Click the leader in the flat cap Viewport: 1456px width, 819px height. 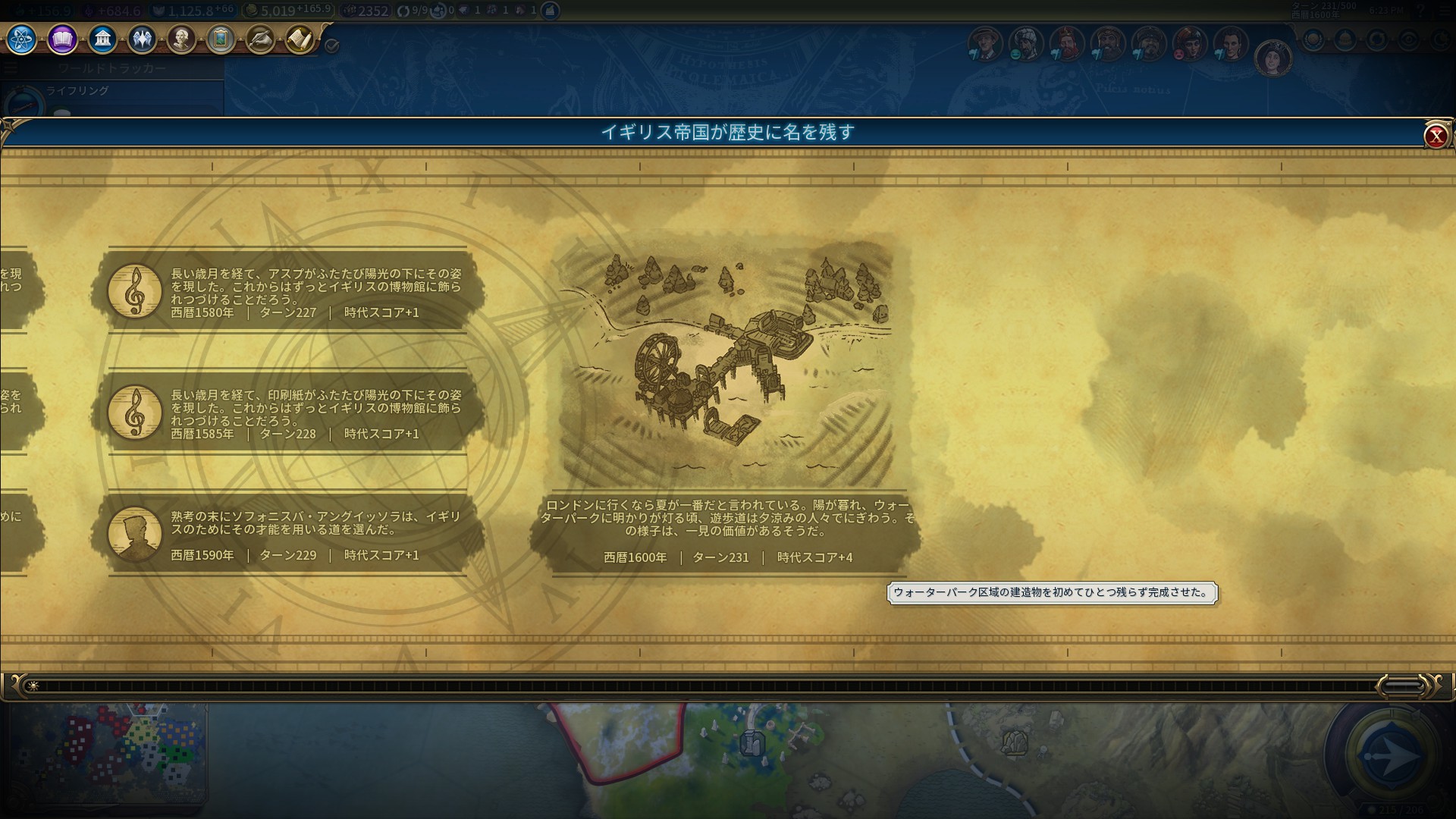pos(985,44)
